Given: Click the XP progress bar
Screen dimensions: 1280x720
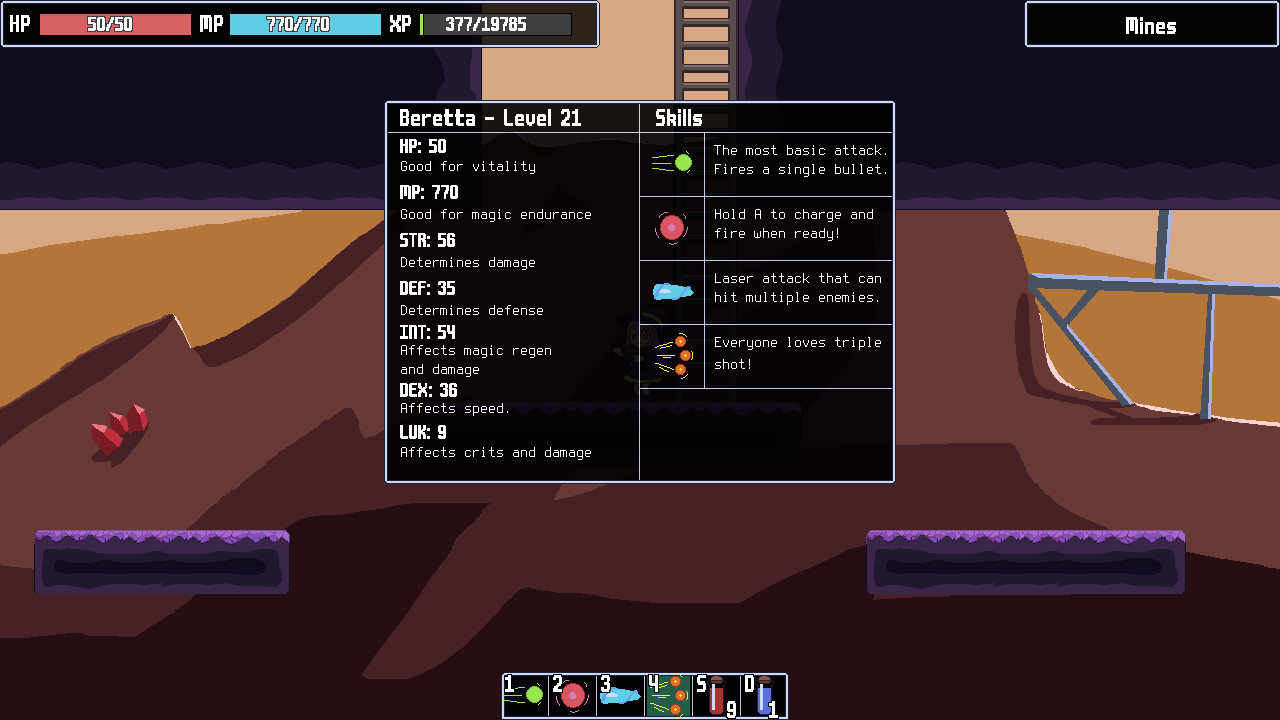Looking at the screenshot, I should click(495, 23).
